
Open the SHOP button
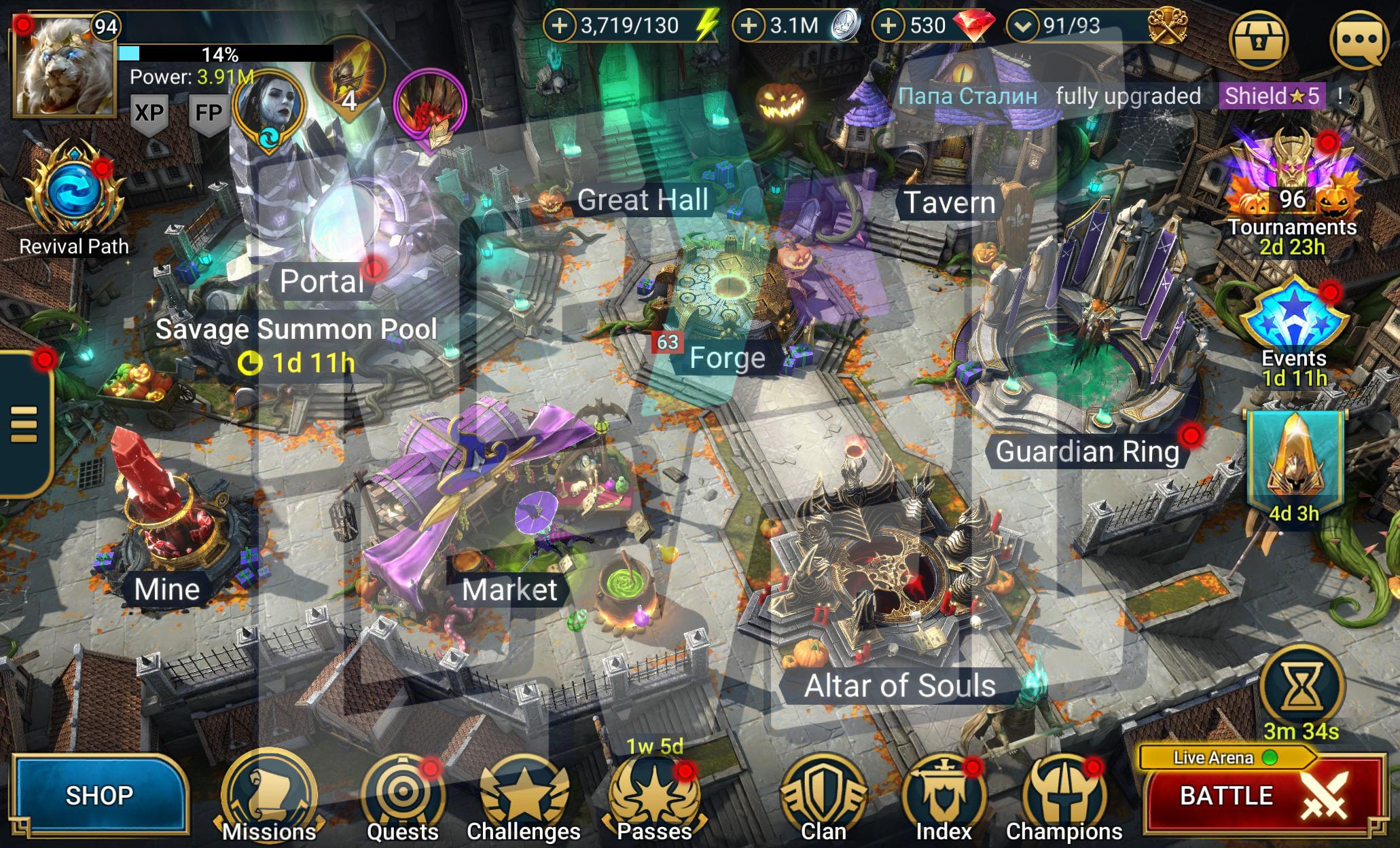click(99, 795)
